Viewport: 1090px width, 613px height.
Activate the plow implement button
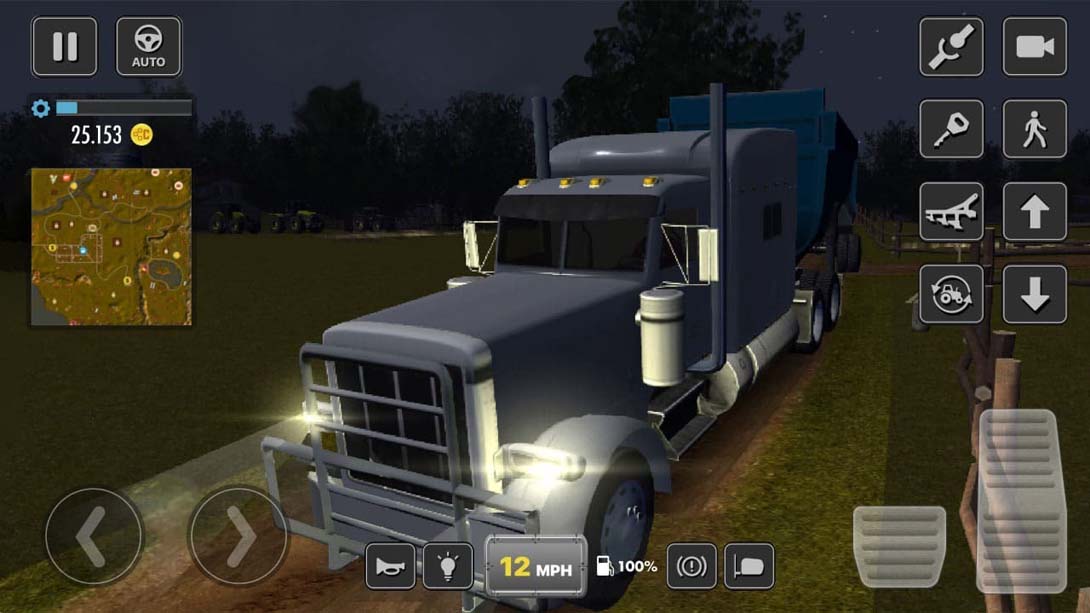click(x=951, y=212)
